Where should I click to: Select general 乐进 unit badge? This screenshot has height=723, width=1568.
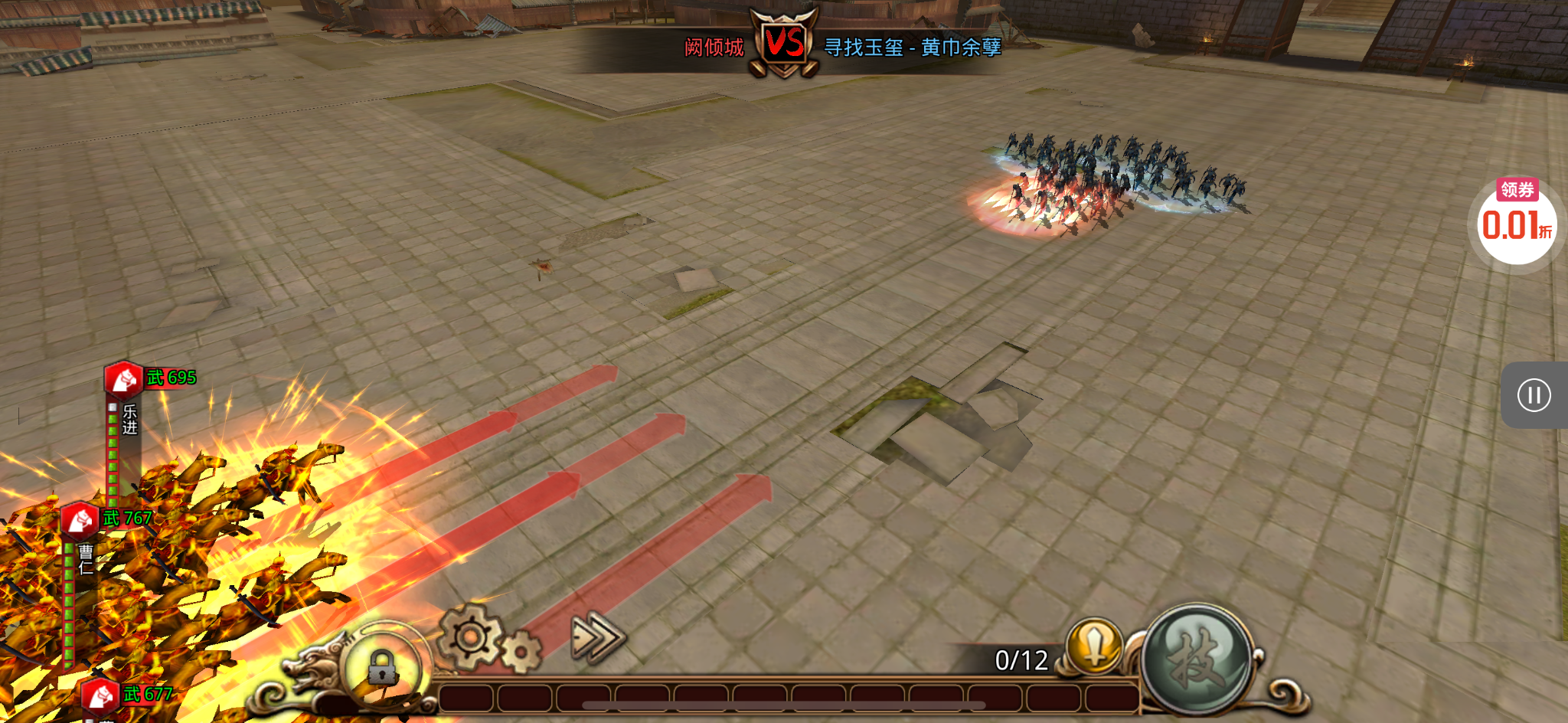pos(123,379)
